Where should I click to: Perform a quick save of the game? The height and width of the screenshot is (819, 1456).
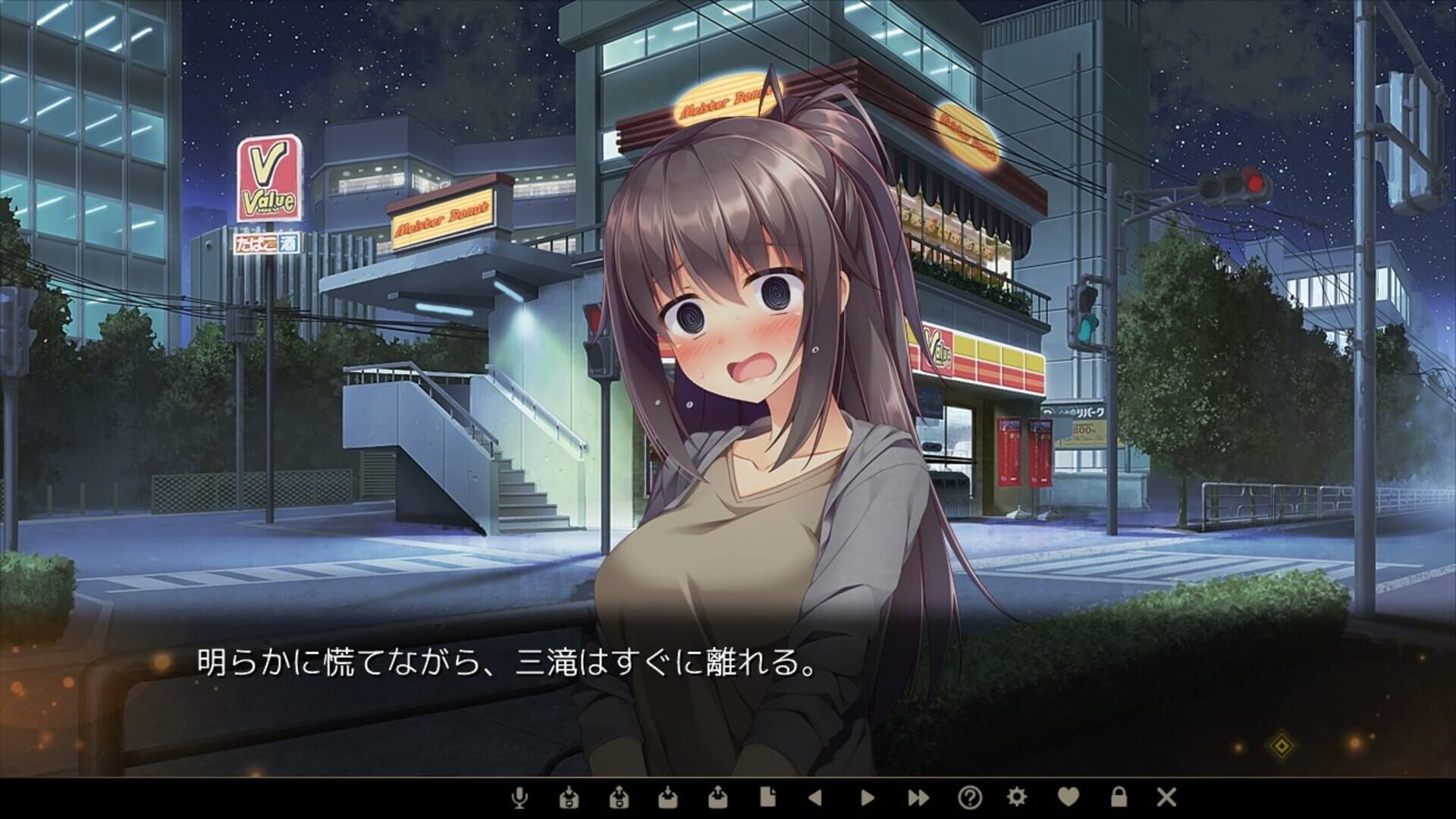coord(620,796)
